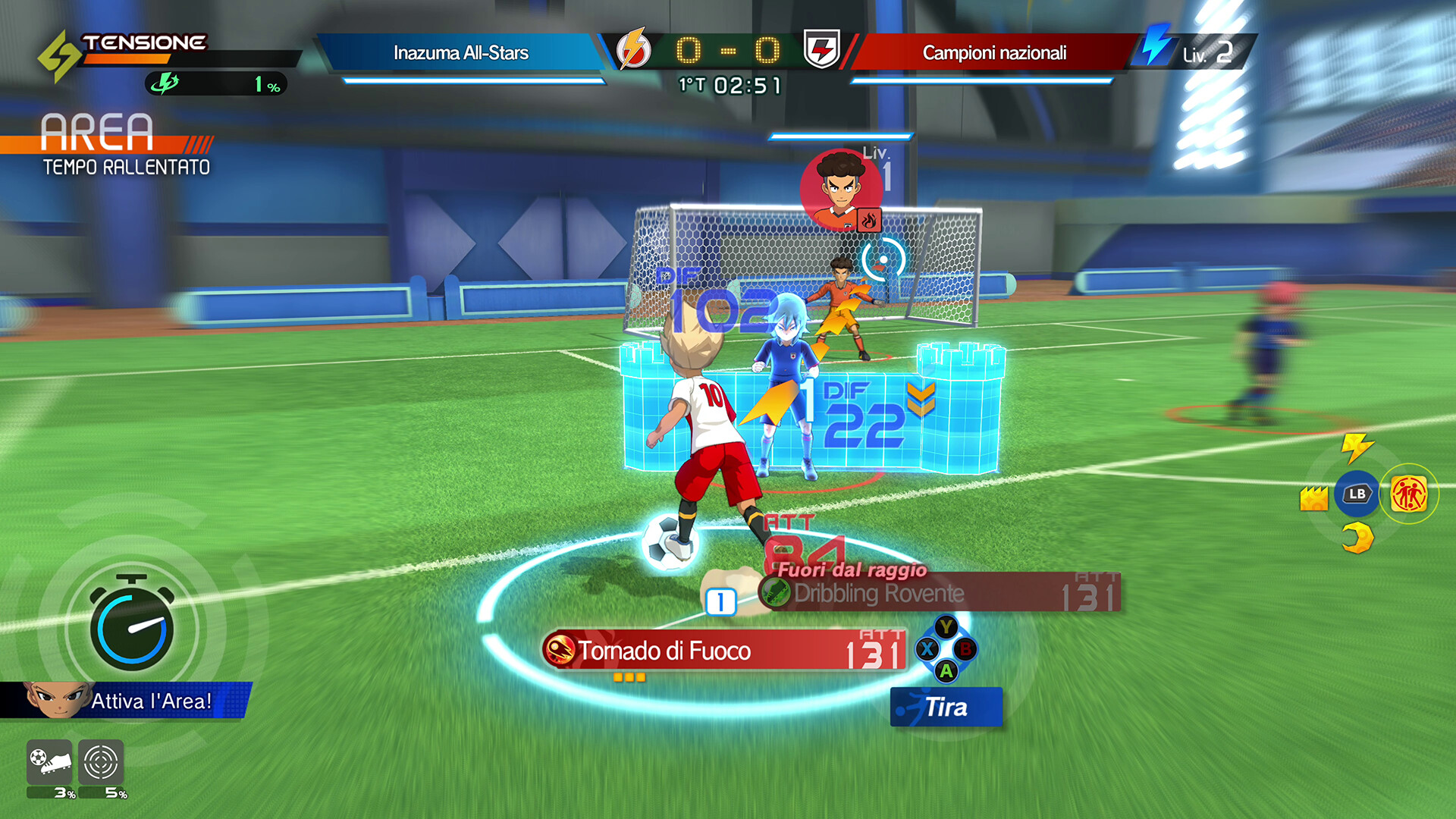Click the Campioni nazionali team banner
The image size is (1456, 819).
[x=994, y=53]
